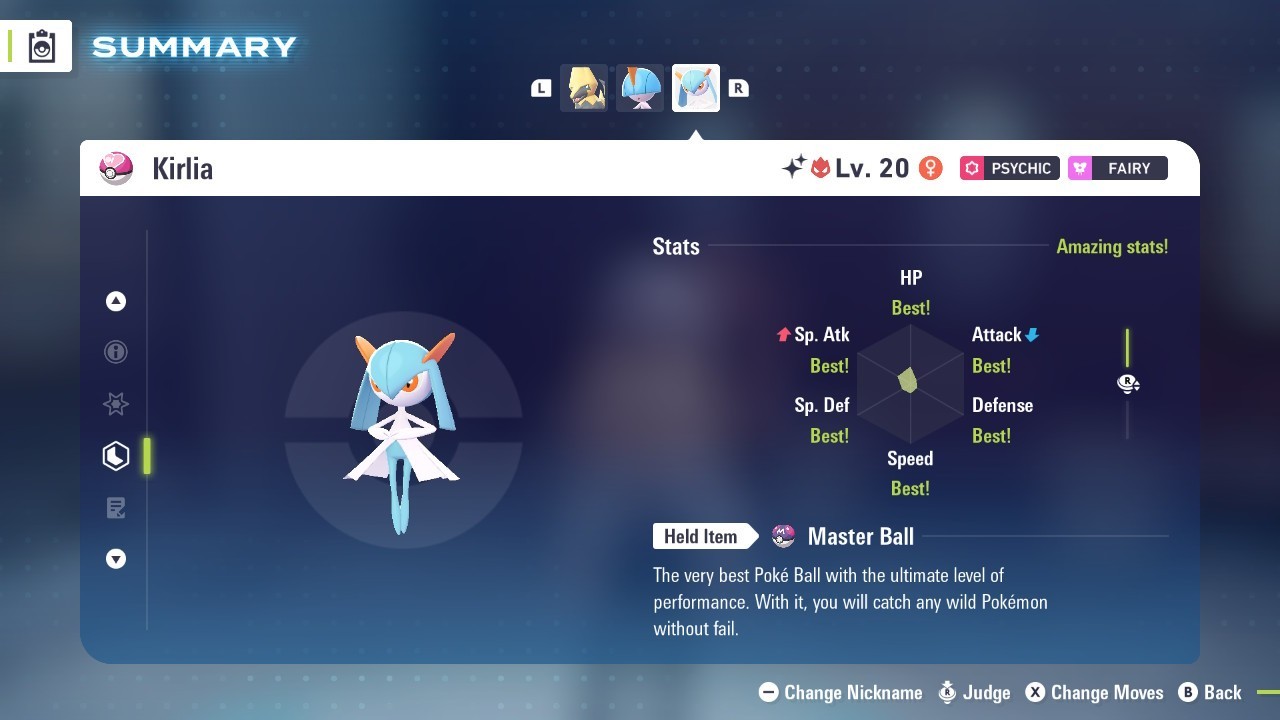Viewport: 1280px width, 720px height.
Task: Activate the Judge stats option
Action: point(974,692)
